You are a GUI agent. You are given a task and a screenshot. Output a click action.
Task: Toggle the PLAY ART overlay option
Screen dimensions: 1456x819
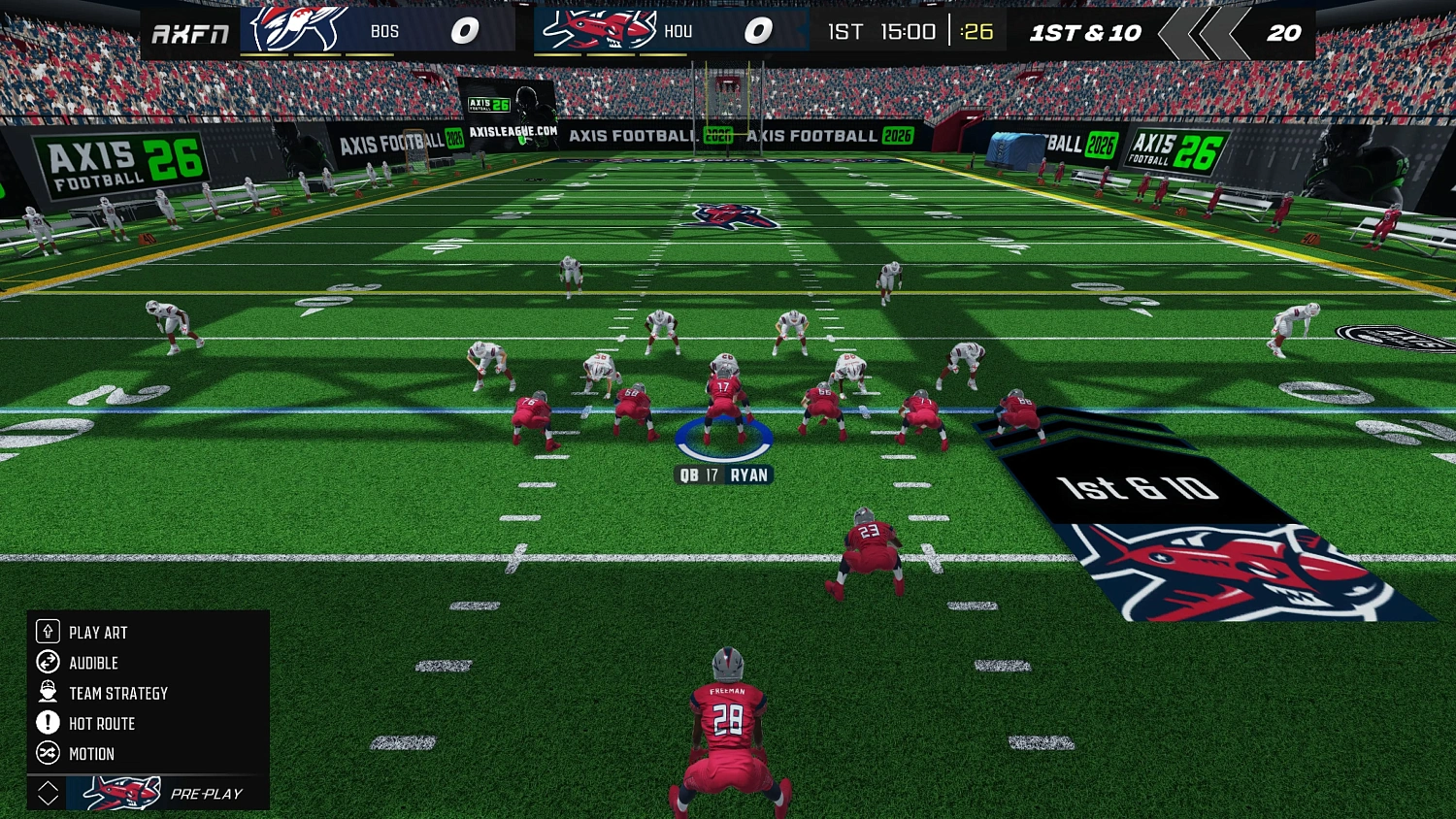(97, 632)
